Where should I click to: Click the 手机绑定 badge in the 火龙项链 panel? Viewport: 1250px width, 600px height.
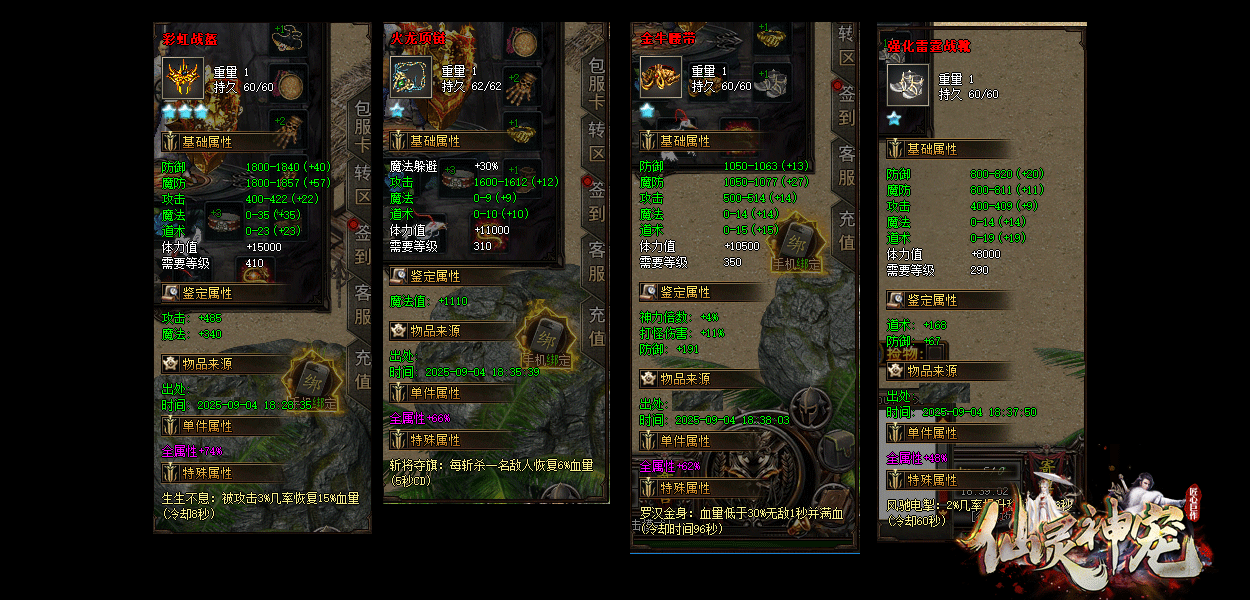[x=547, y=337]
